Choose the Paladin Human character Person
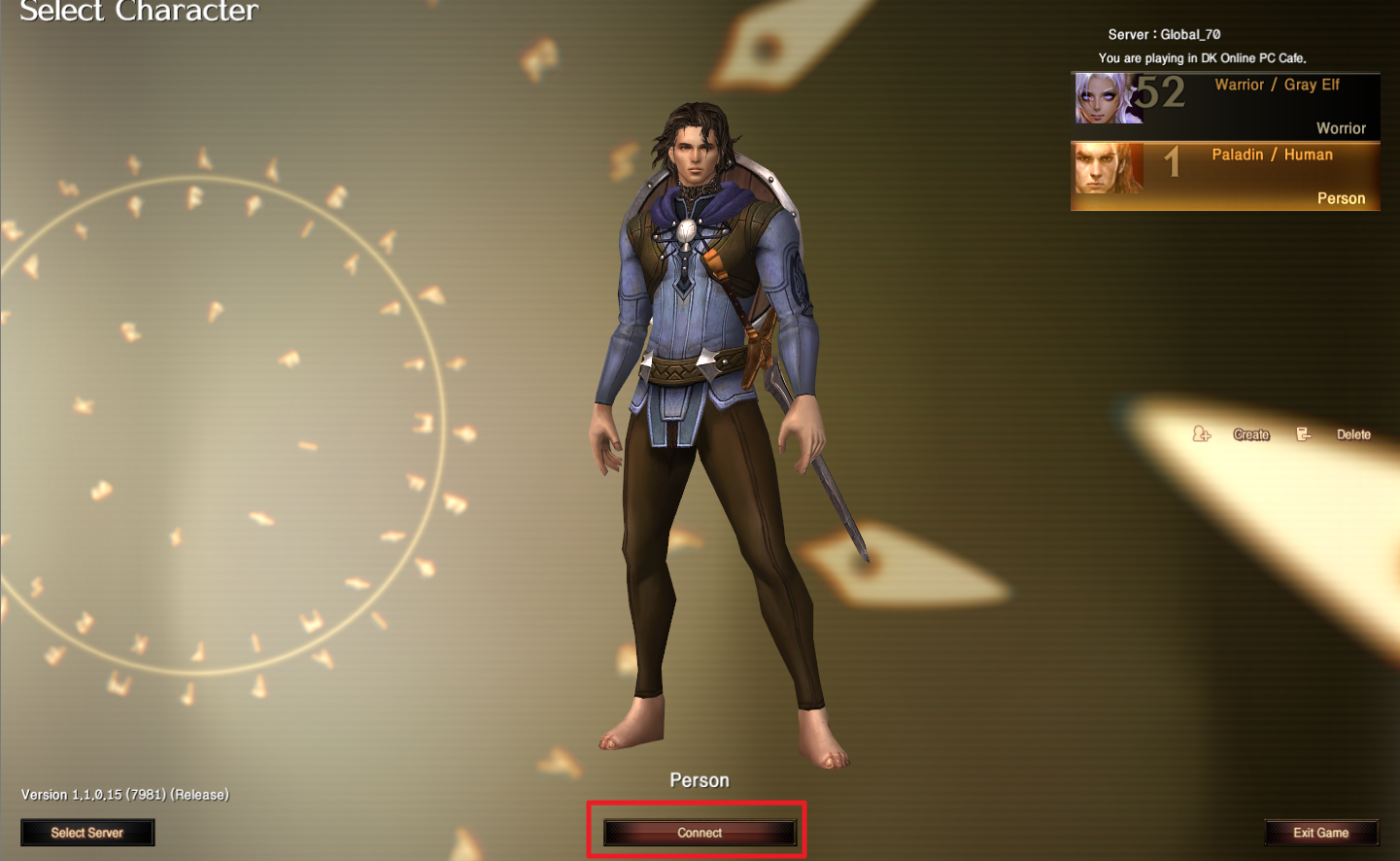1400x861 pixels. click(x=1225, y=176)
